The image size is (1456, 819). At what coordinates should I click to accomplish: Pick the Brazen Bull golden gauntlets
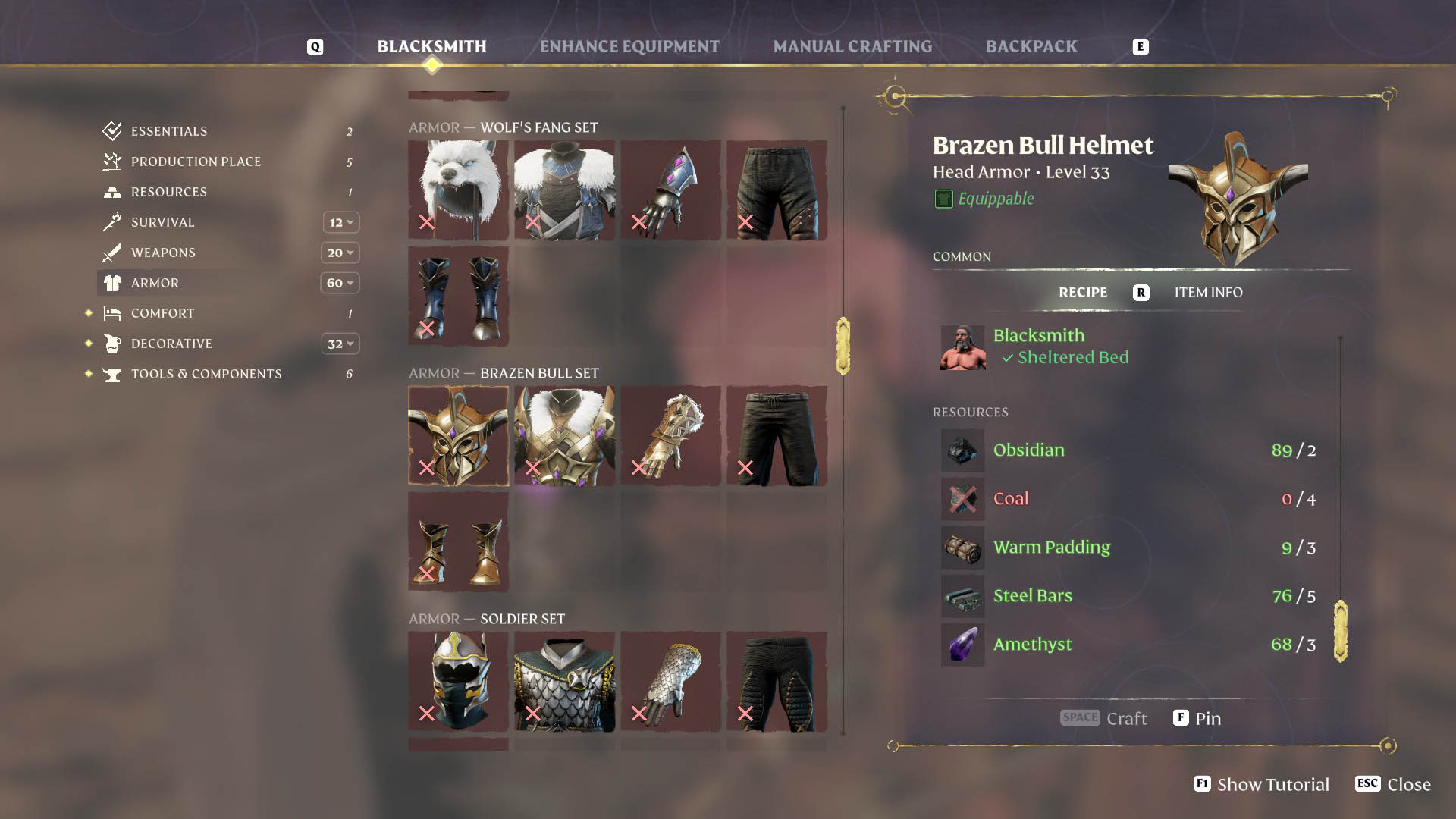[x=670, y=435]
